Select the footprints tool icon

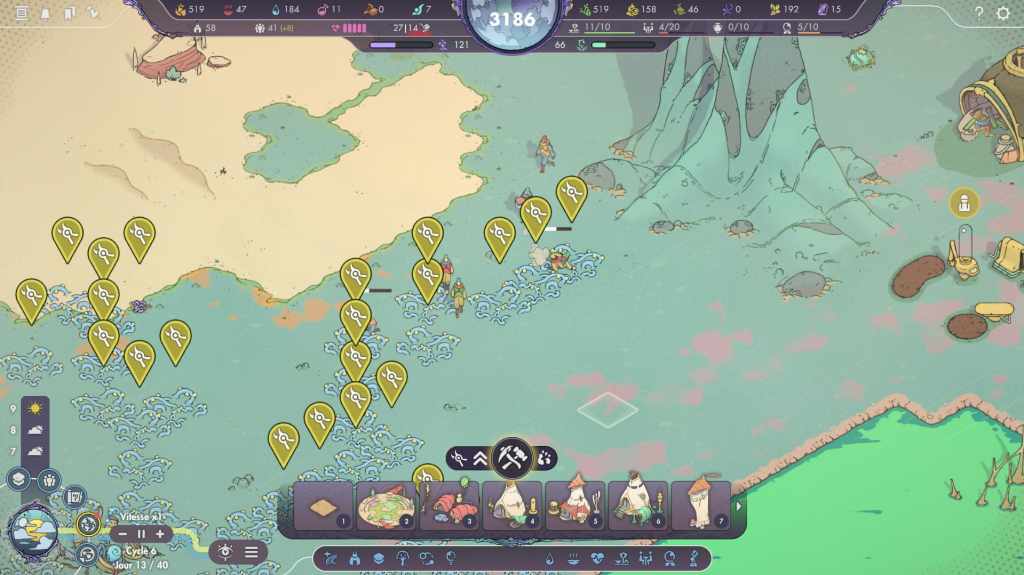[x=544, y=458]
